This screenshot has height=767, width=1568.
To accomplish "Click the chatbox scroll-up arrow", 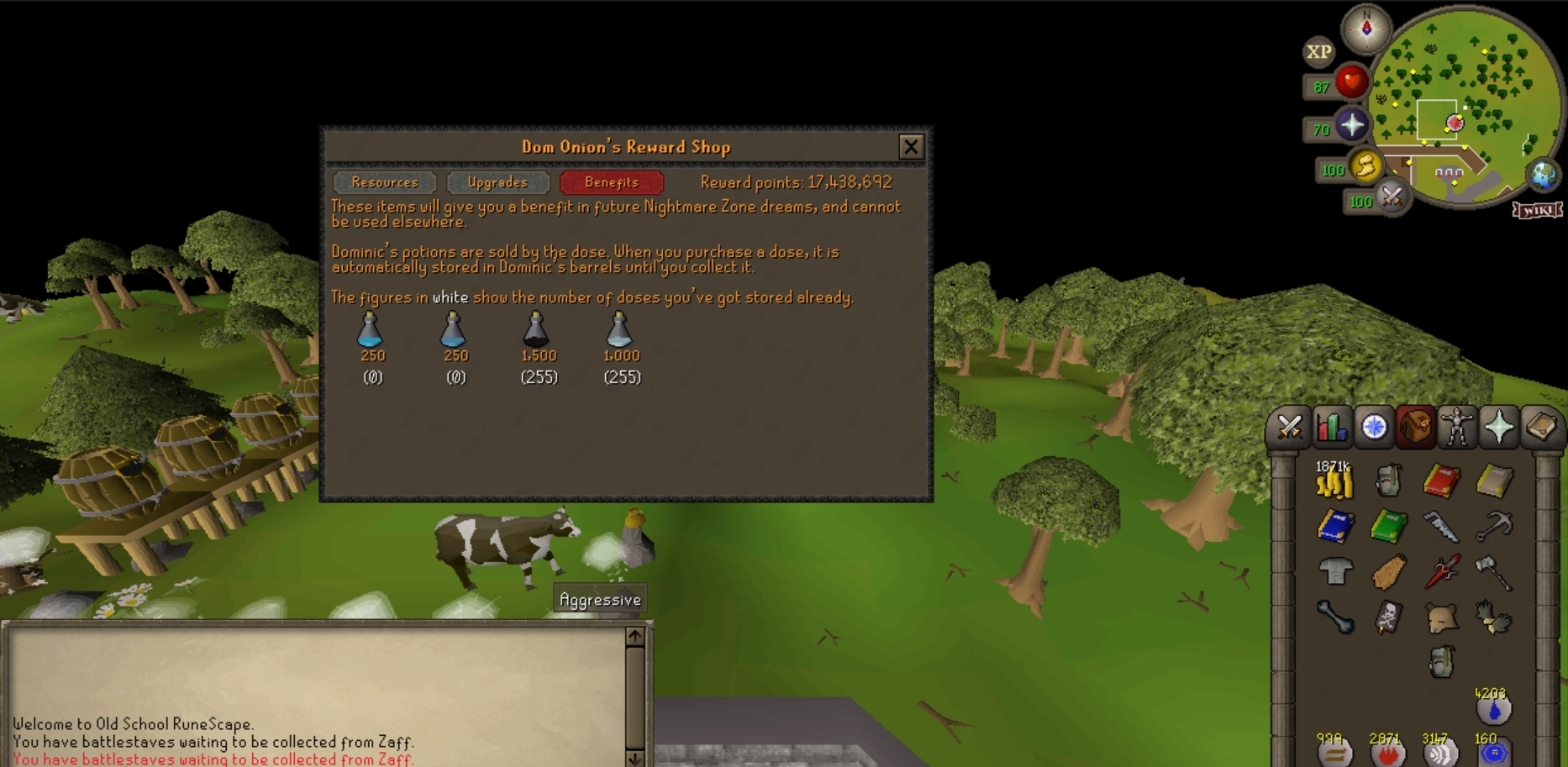I will 634,636.
